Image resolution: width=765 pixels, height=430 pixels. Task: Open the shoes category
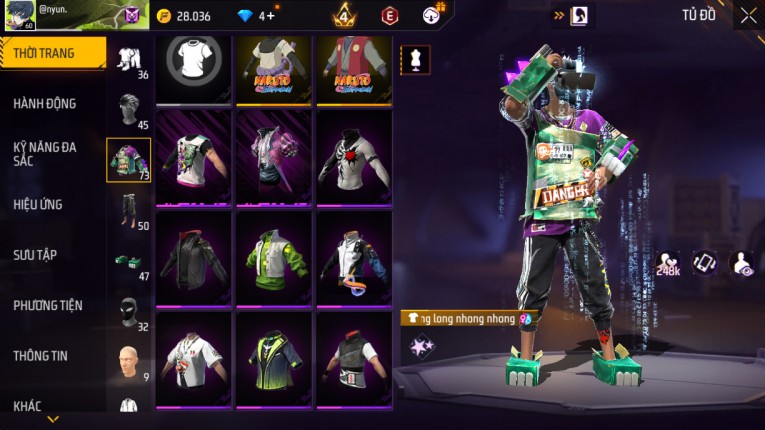(x=129, y=260)
